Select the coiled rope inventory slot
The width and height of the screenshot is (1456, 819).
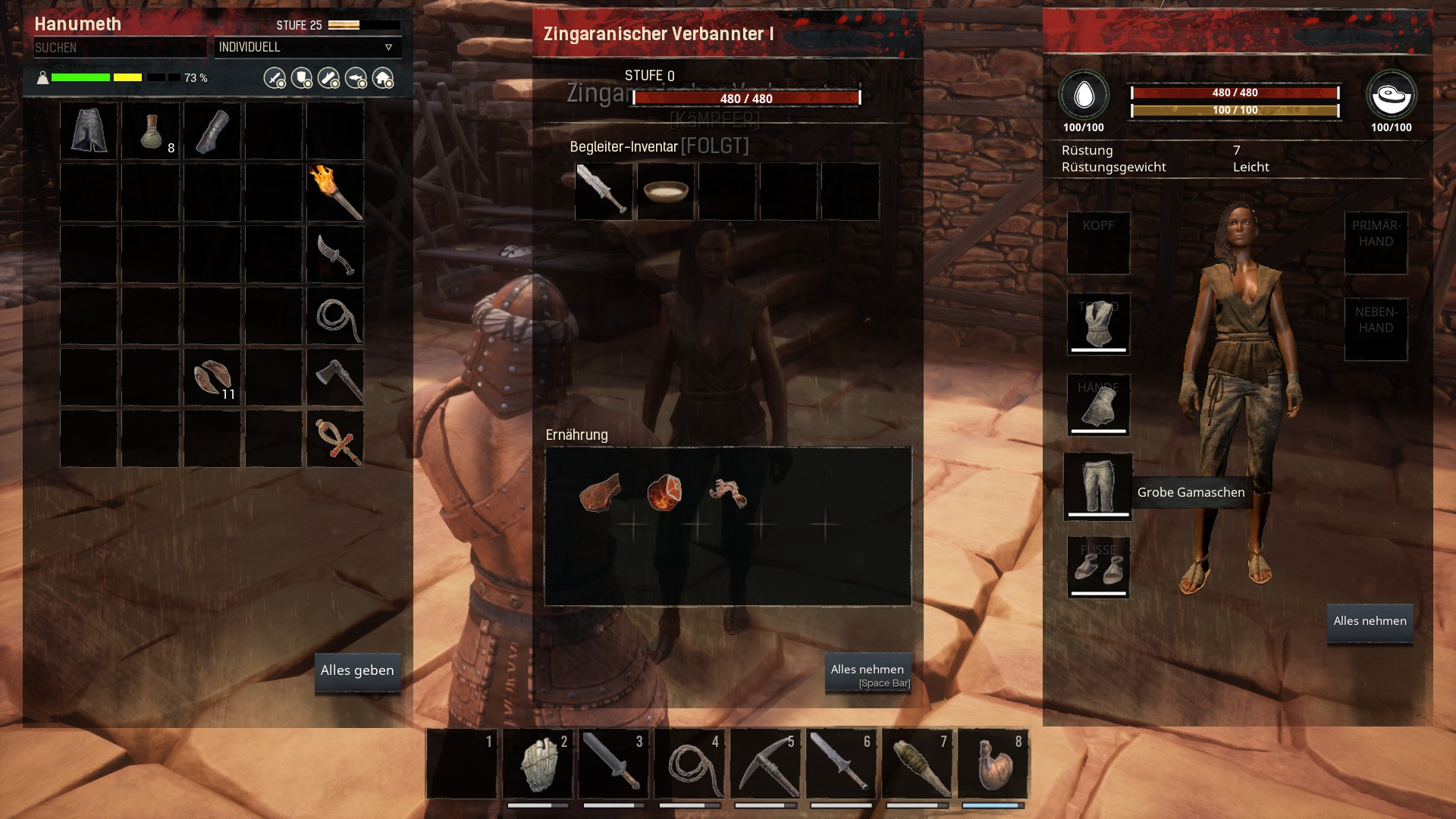click(x=335, y=316)
